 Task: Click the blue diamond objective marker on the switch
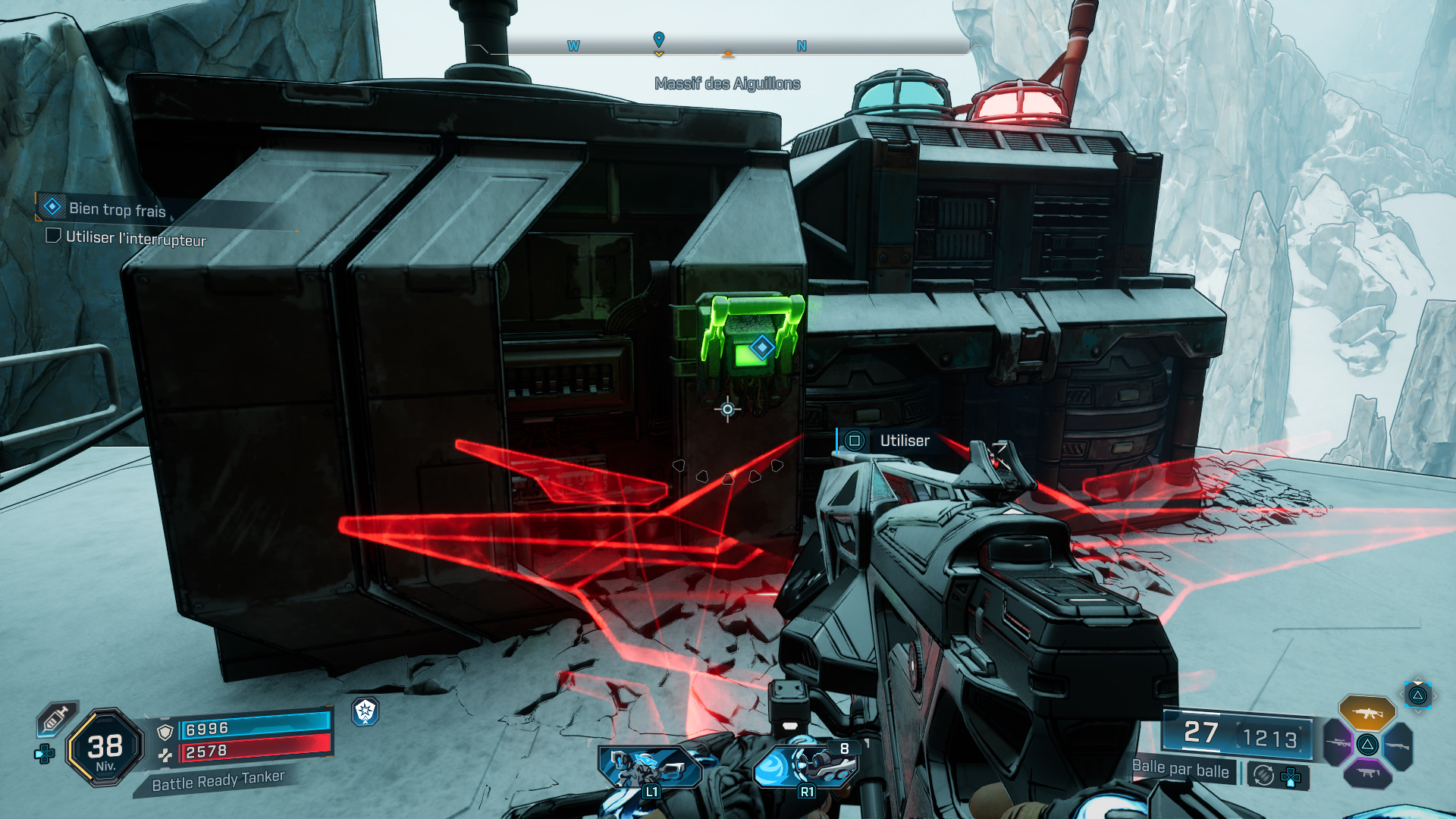761,347
